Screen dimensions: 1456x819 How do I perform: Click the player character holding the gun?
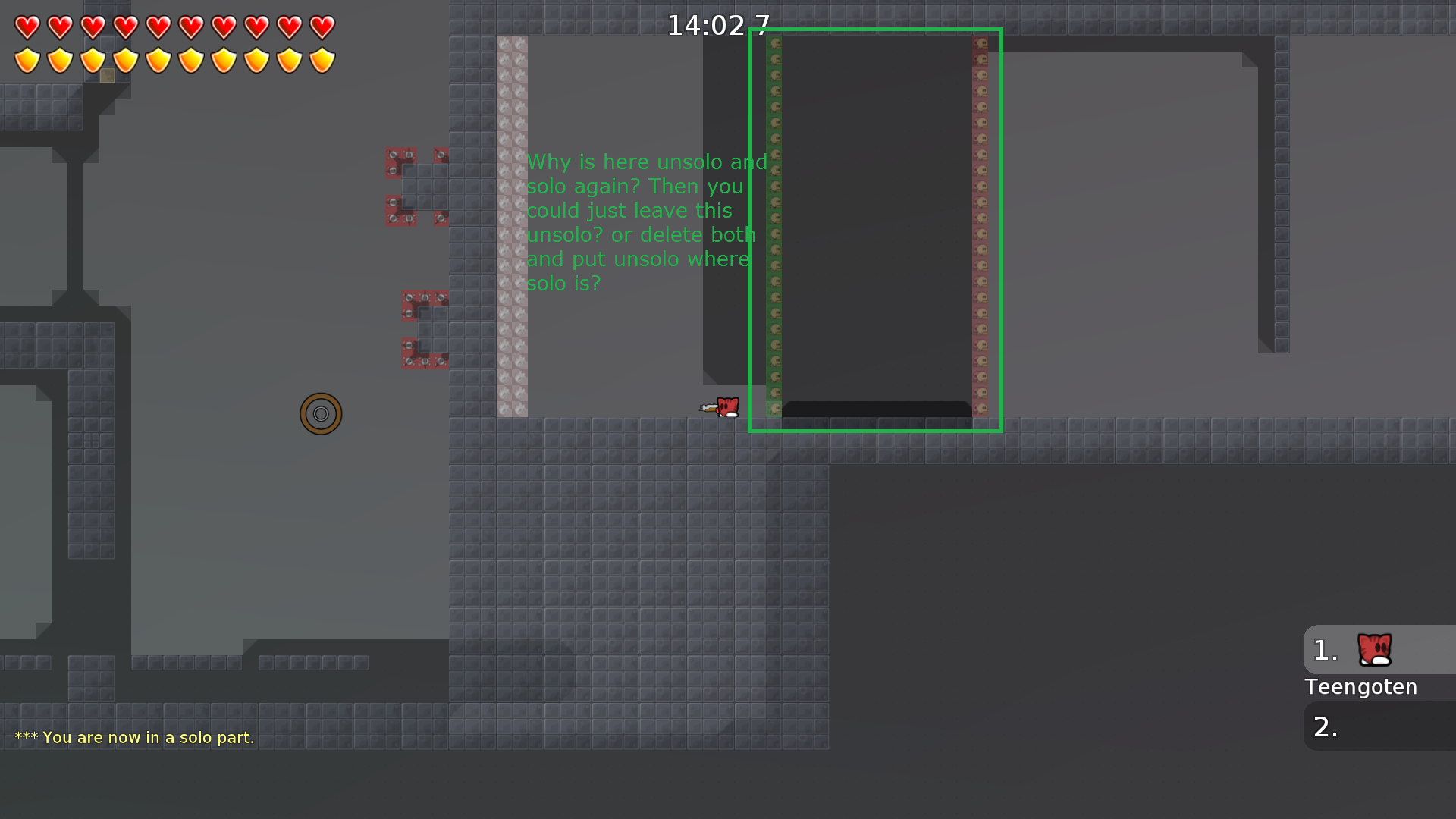tap(724, 407)
